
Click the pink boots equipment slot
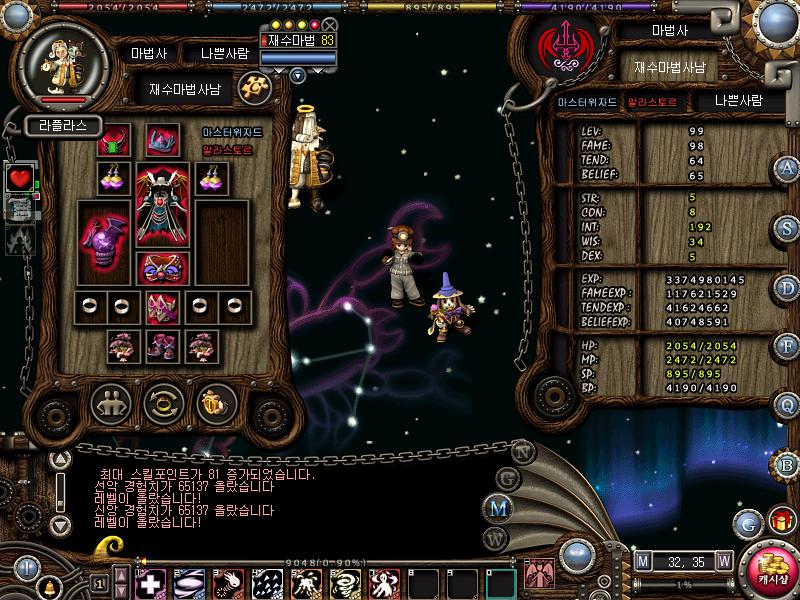(x=162, y=346)
